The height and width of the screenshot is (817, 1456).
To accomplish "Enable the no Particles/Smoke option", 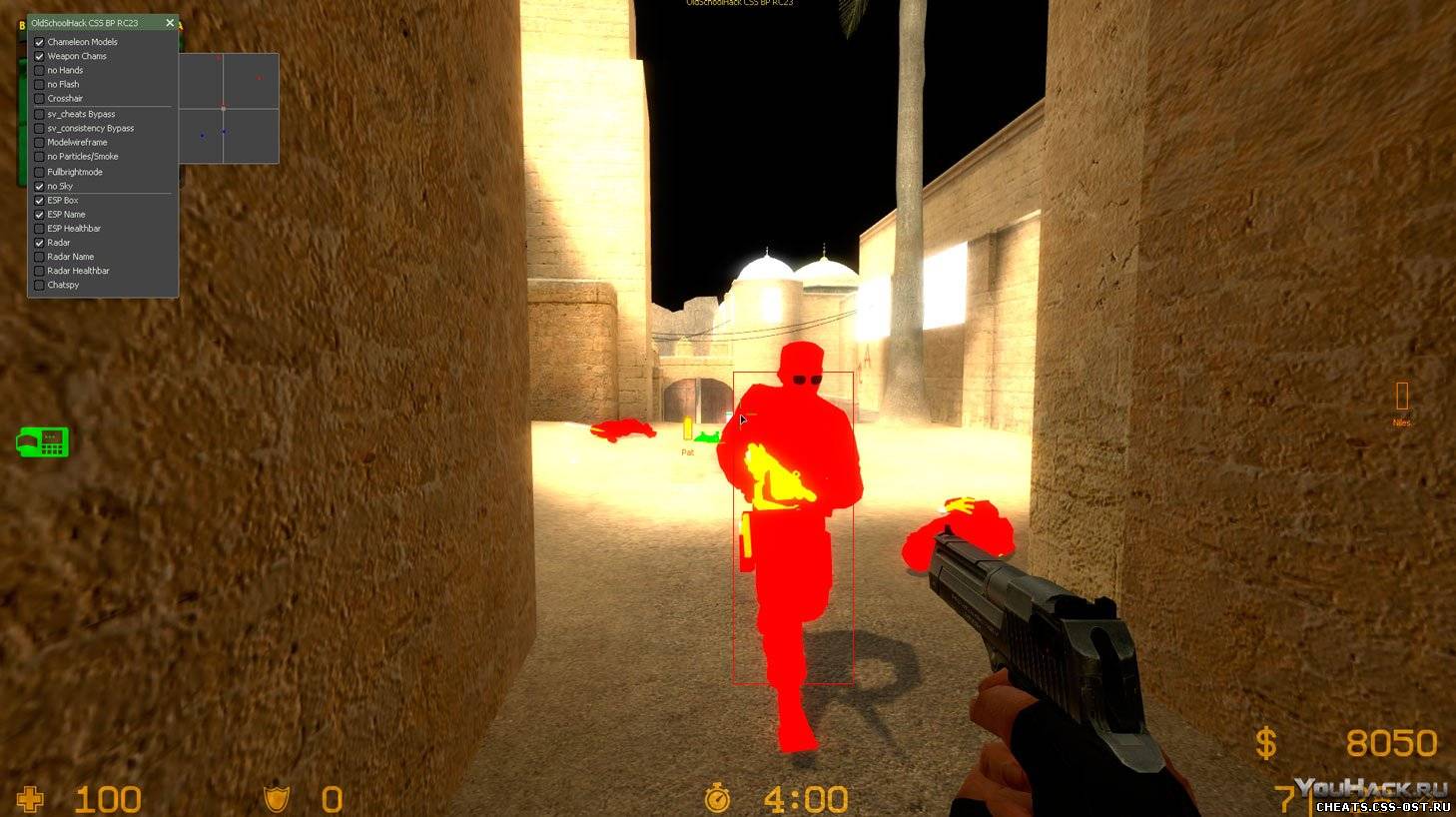I will click(x=39, y=157).
